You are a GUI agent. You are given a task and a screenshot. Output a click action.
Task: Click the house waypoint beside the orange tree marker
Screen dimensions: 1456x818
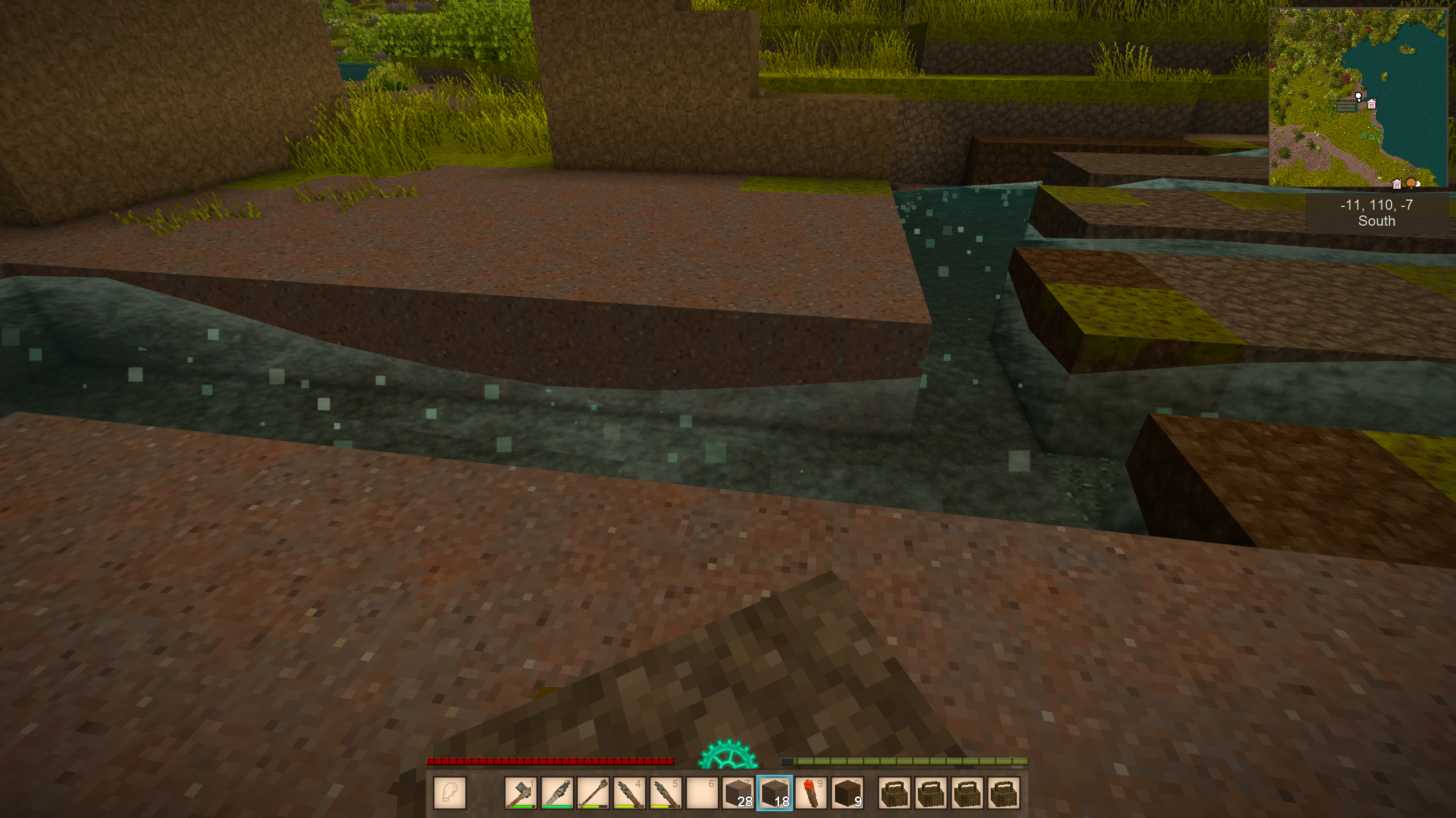[x=1397, y=184]
